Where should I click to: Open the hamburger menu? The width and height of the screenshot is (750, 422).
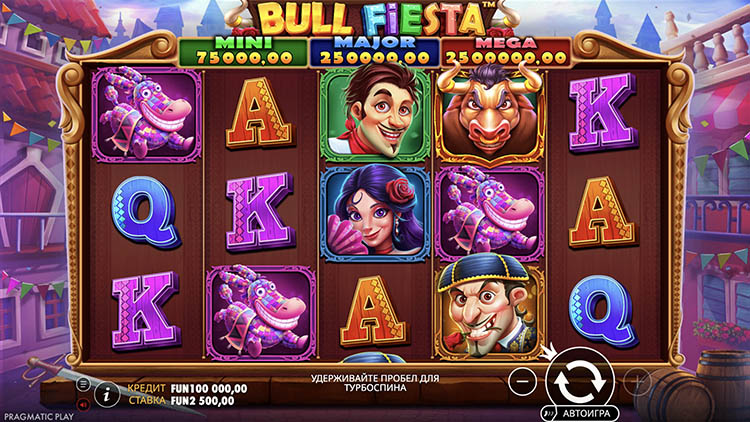coord(84,384)
